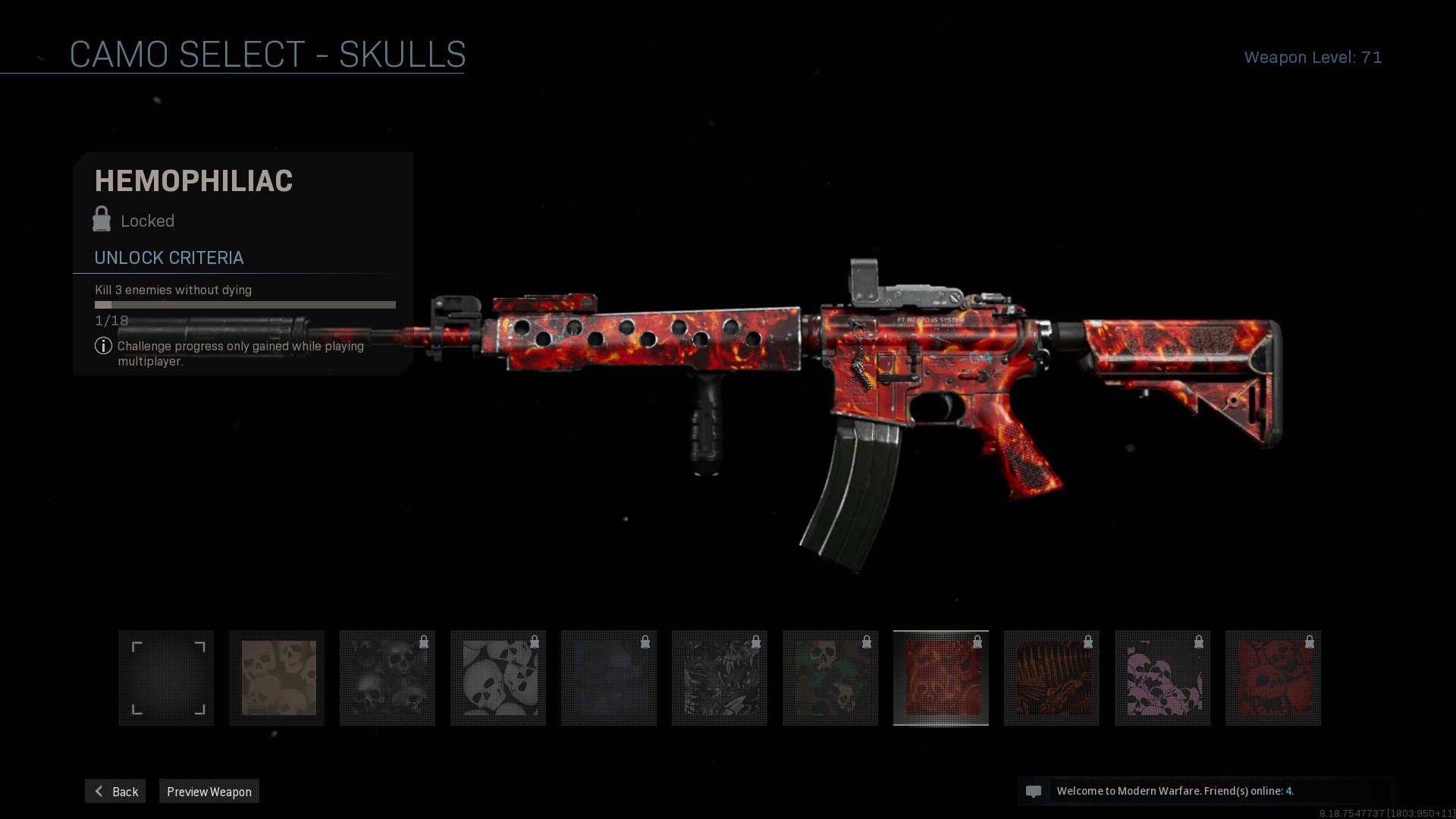Pick the white skulls camo swatch
1456x819 pixels.
pos(498,678)
